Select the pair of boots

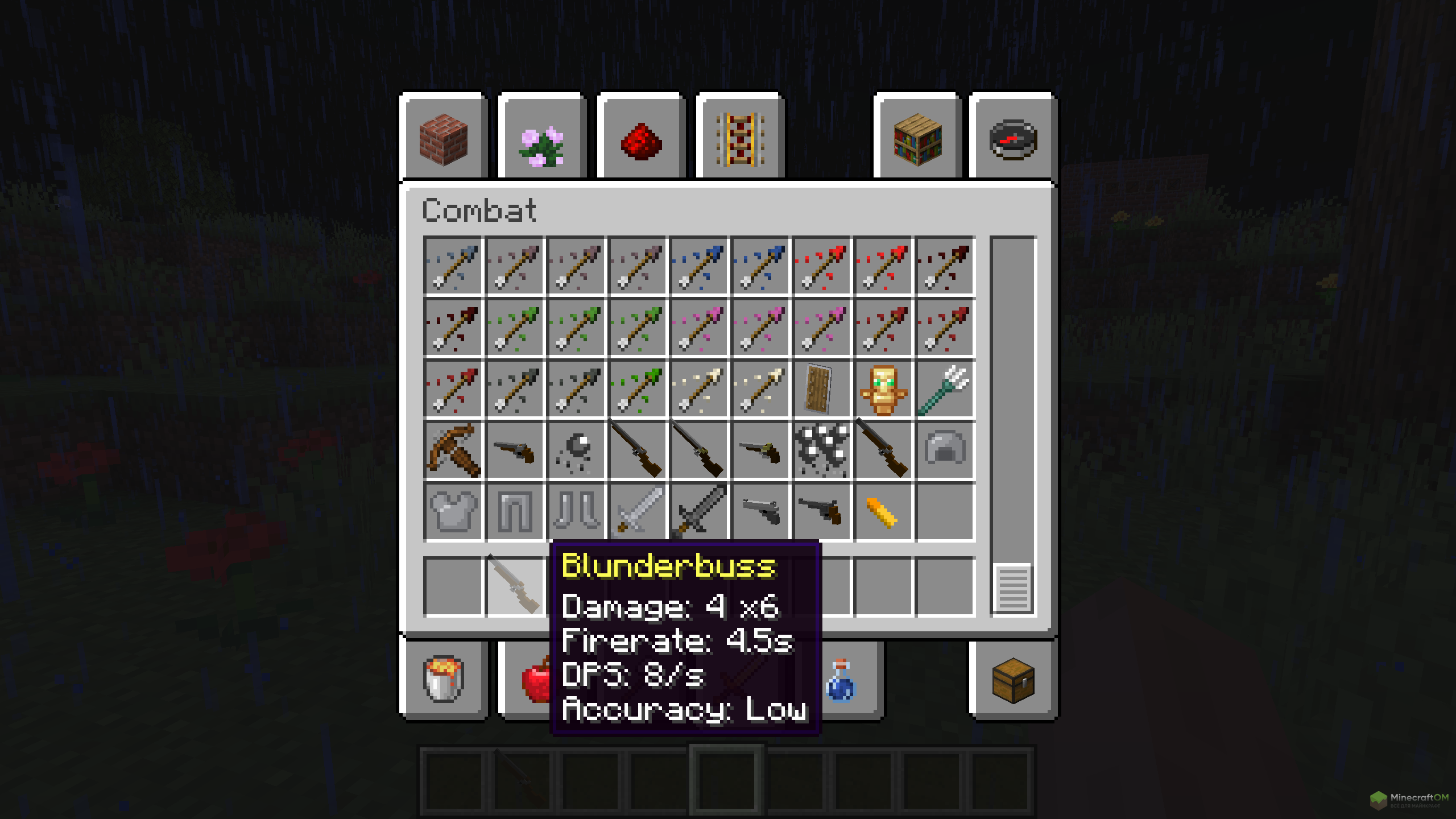click(x=576, y=512)
